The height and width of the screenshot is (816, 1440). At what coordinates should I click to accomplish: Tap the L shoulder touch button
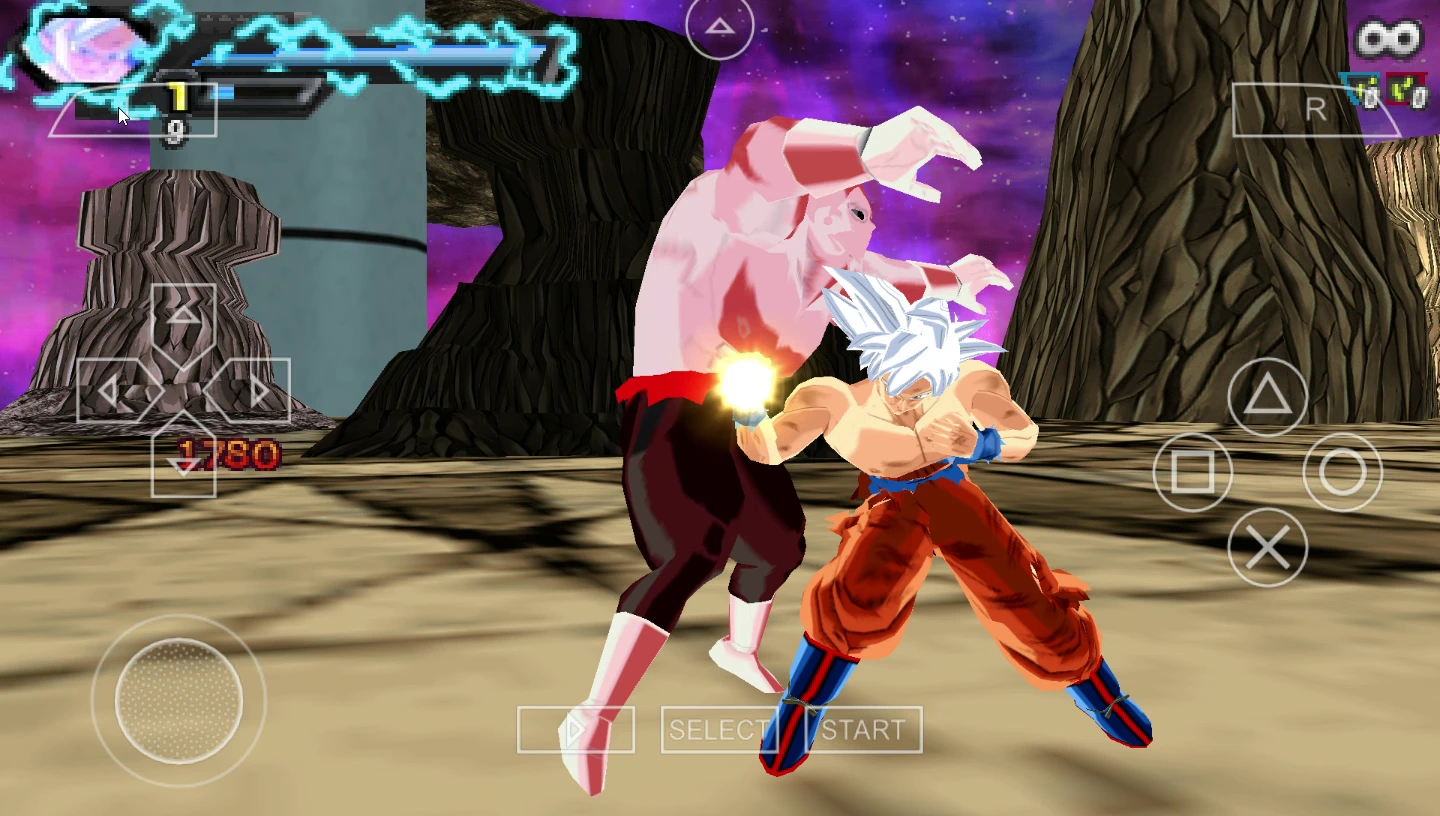[x=133, y=110]
